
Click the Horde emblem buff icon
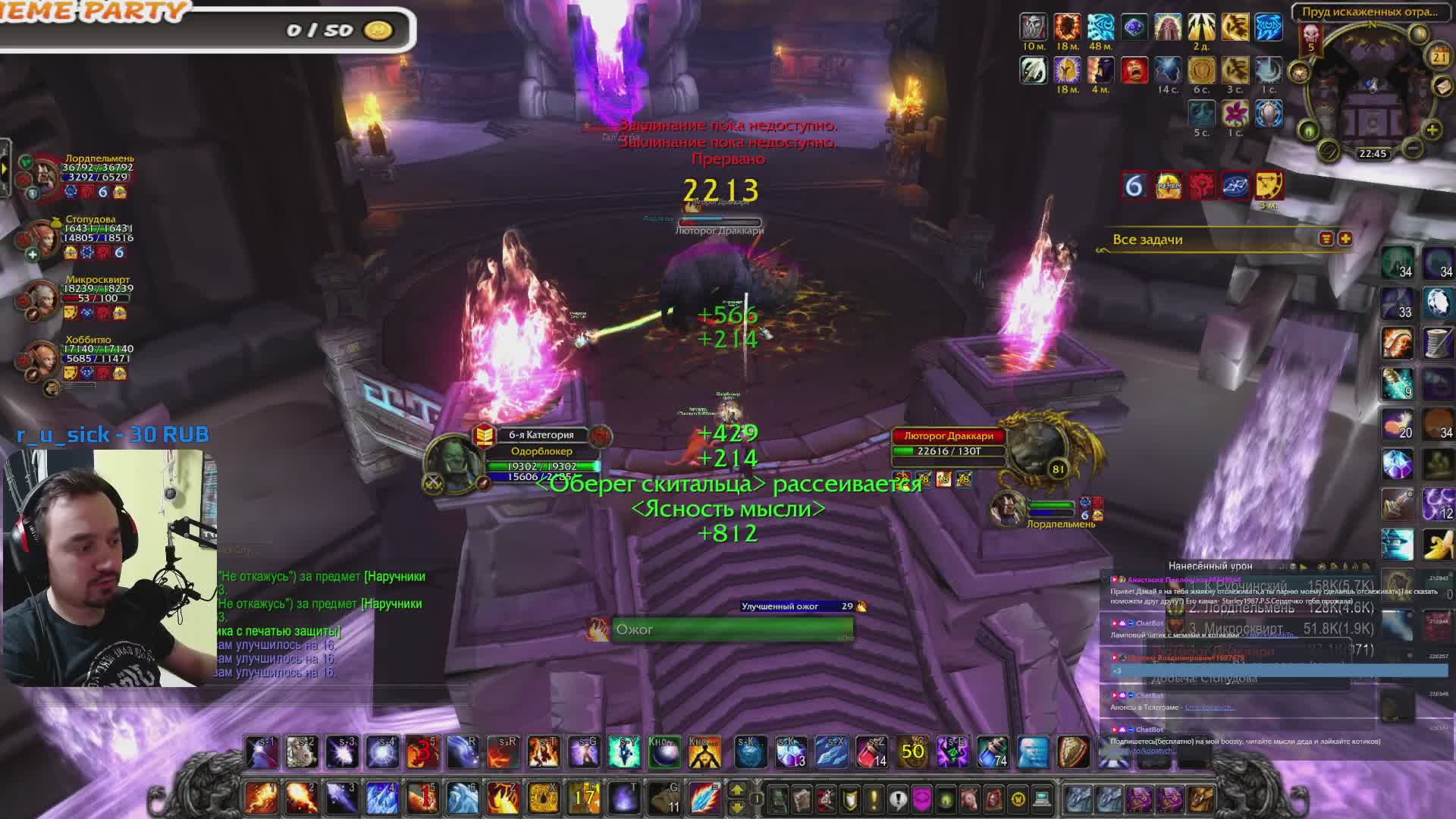pos(1202,185)
